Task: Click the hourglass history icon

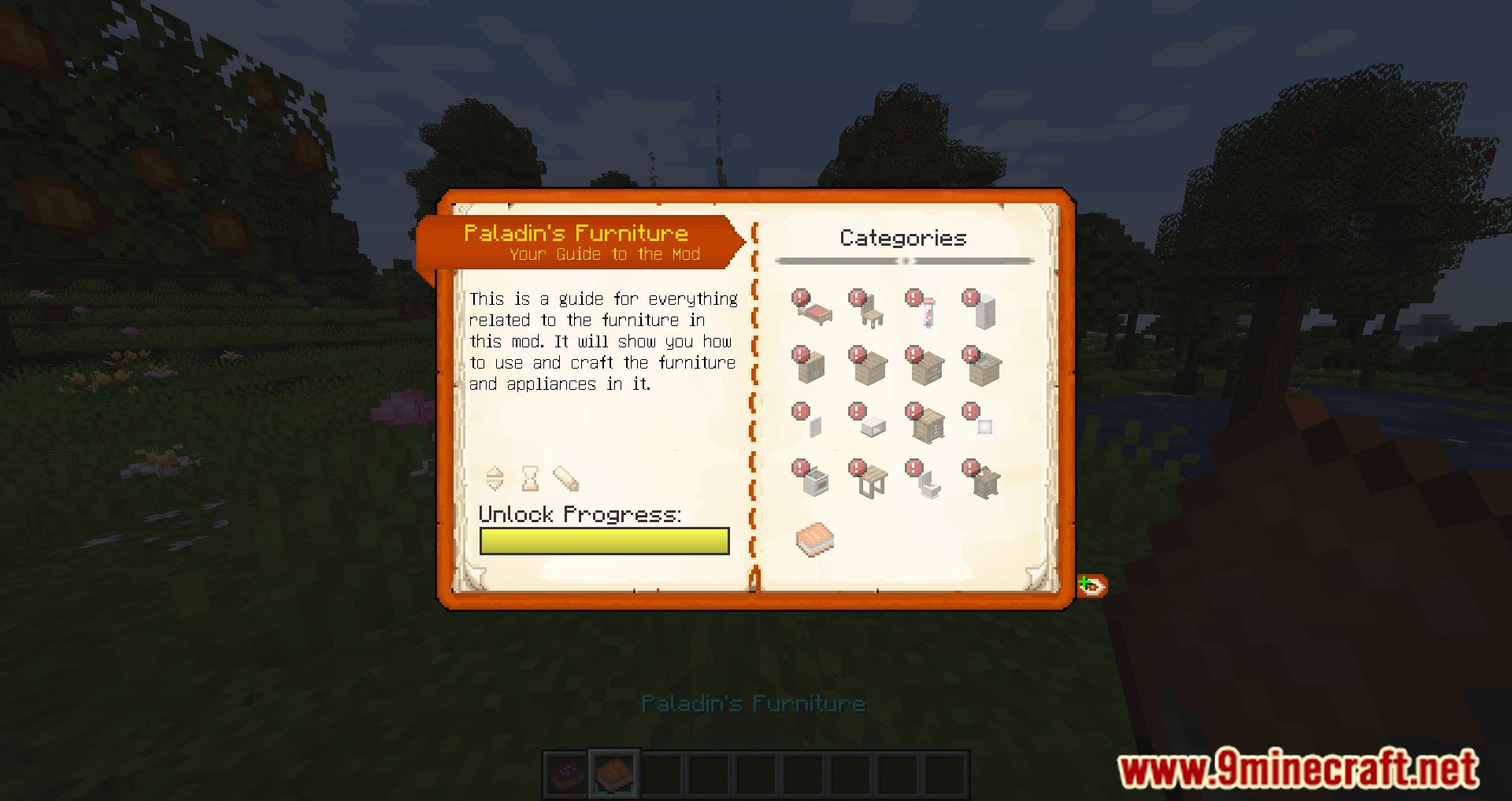Action: point(531,478)
